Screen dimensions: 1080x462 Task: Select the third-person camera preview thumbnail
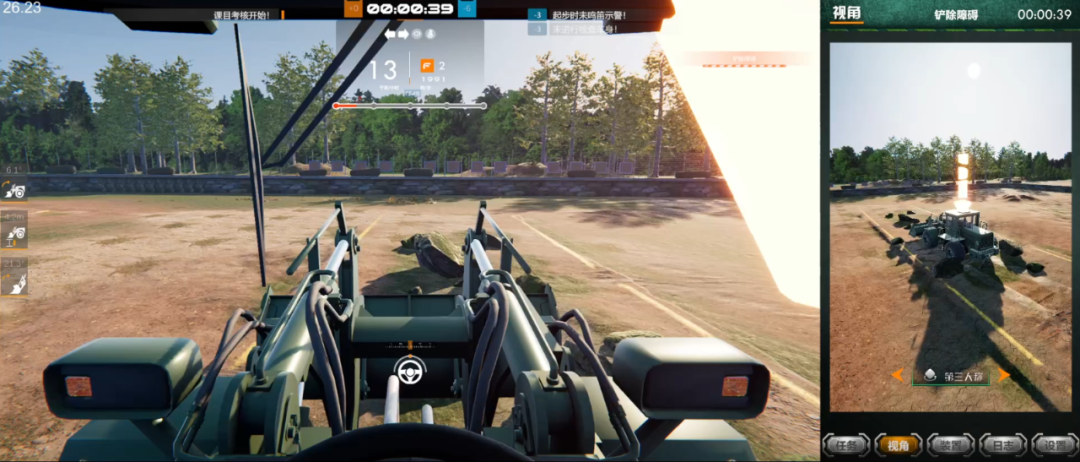pos(950,227)
